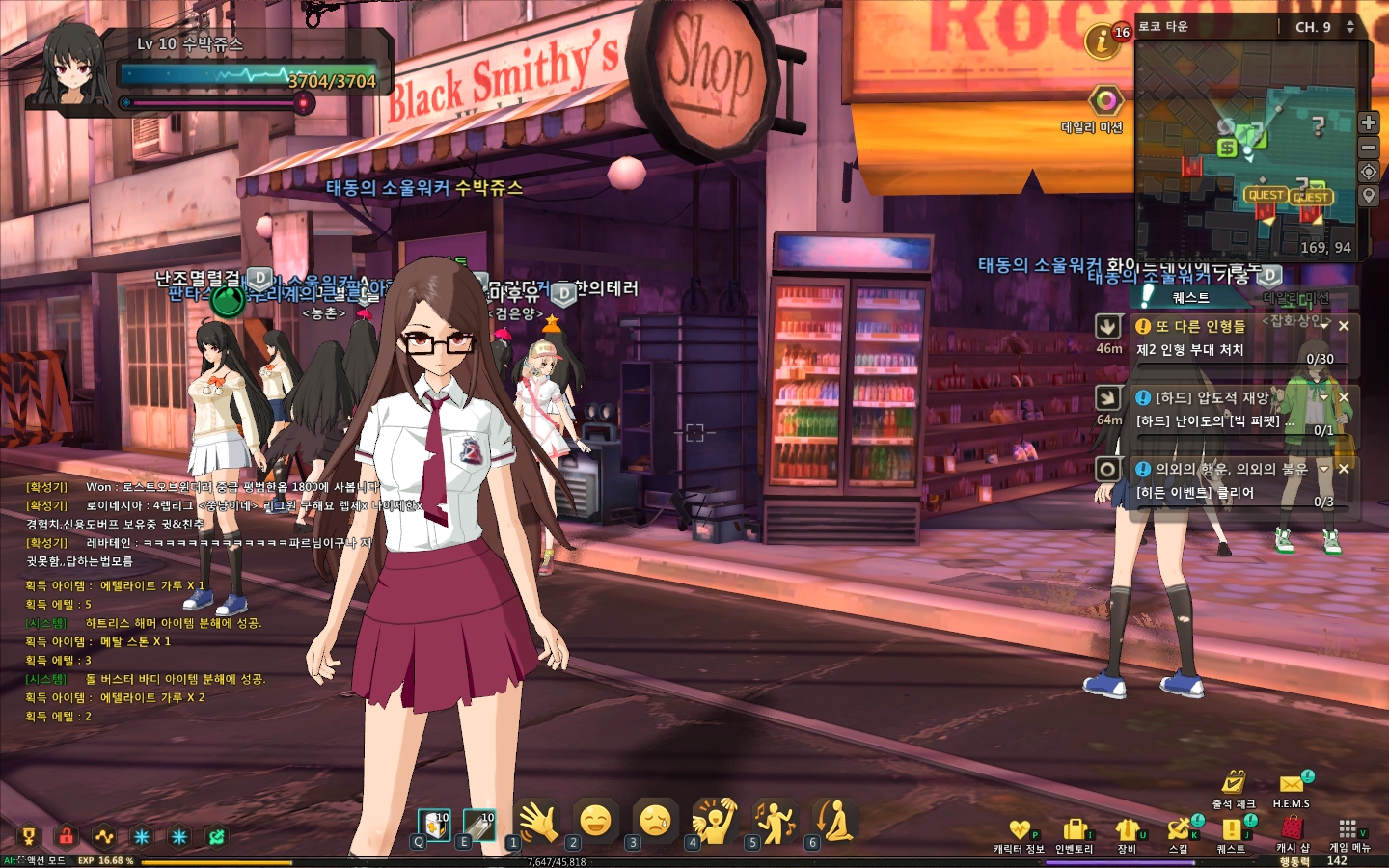Open the equipment (장비) window
The height and width of the screenshot is (868, 1389).
pos(1127,830)
